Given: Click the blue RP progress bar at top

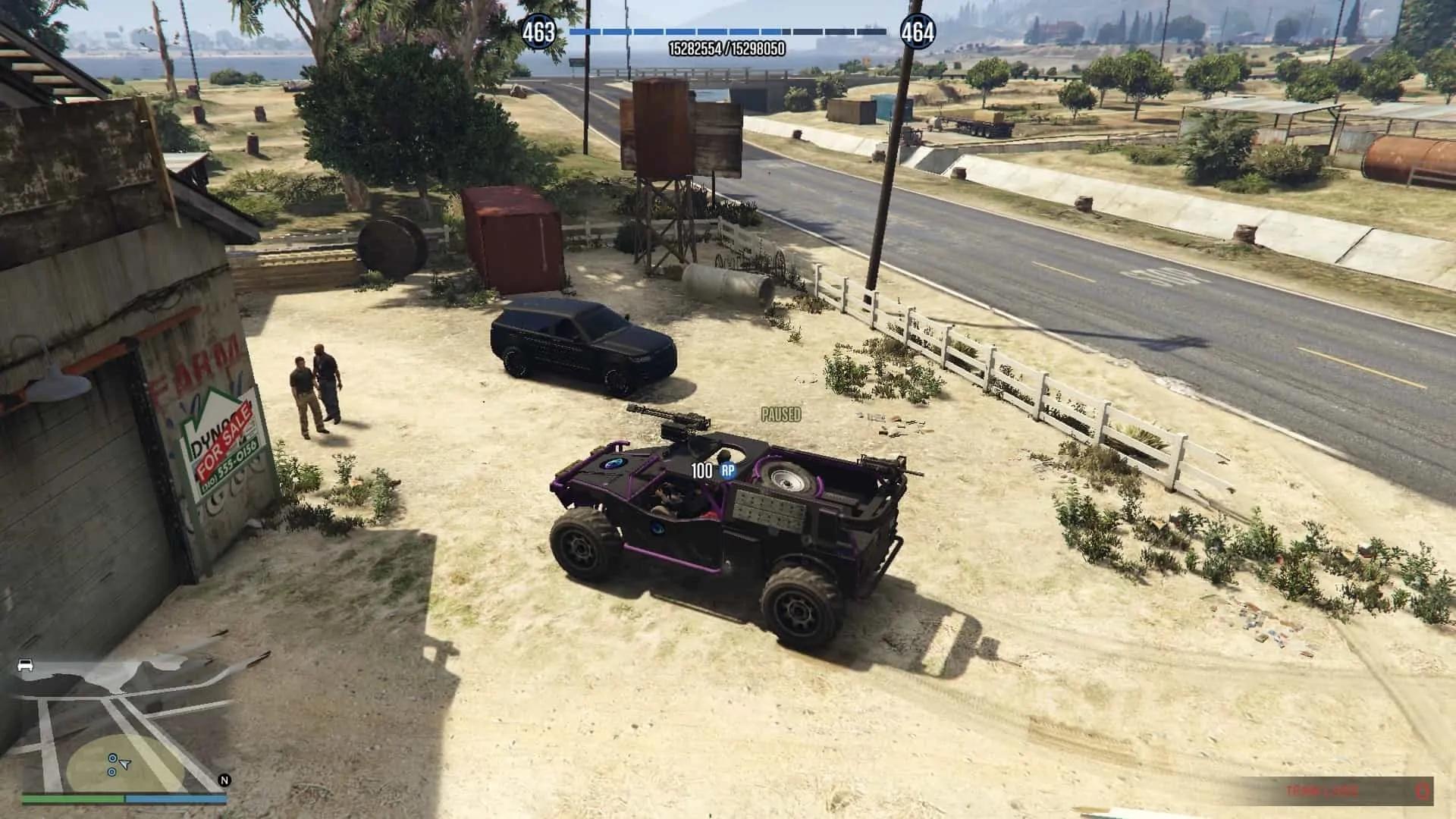Looking at the screenshot, I should 727,31.
